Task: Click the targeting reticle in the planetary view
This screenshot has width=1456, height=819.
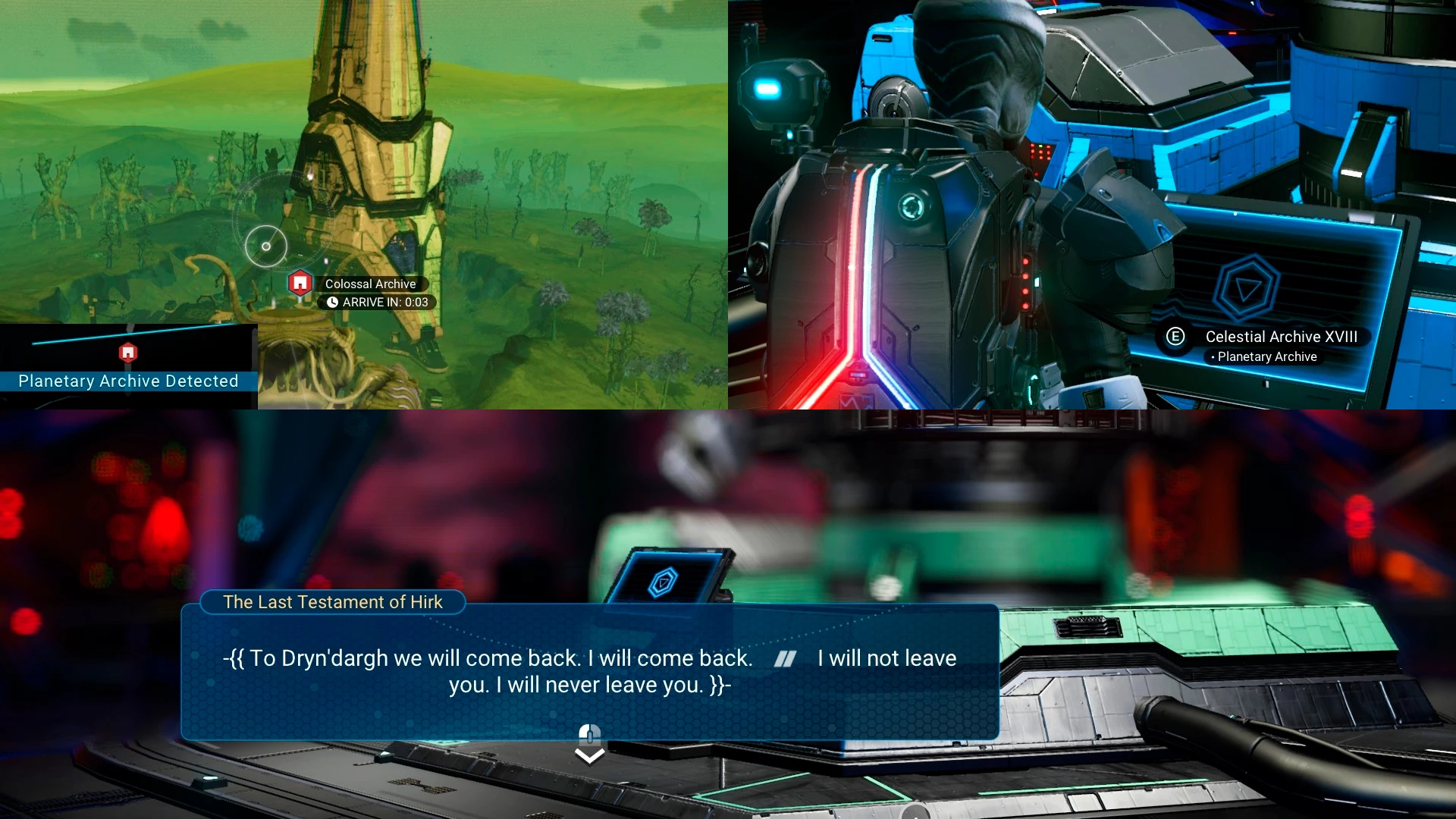Action: tap(265, 246)
